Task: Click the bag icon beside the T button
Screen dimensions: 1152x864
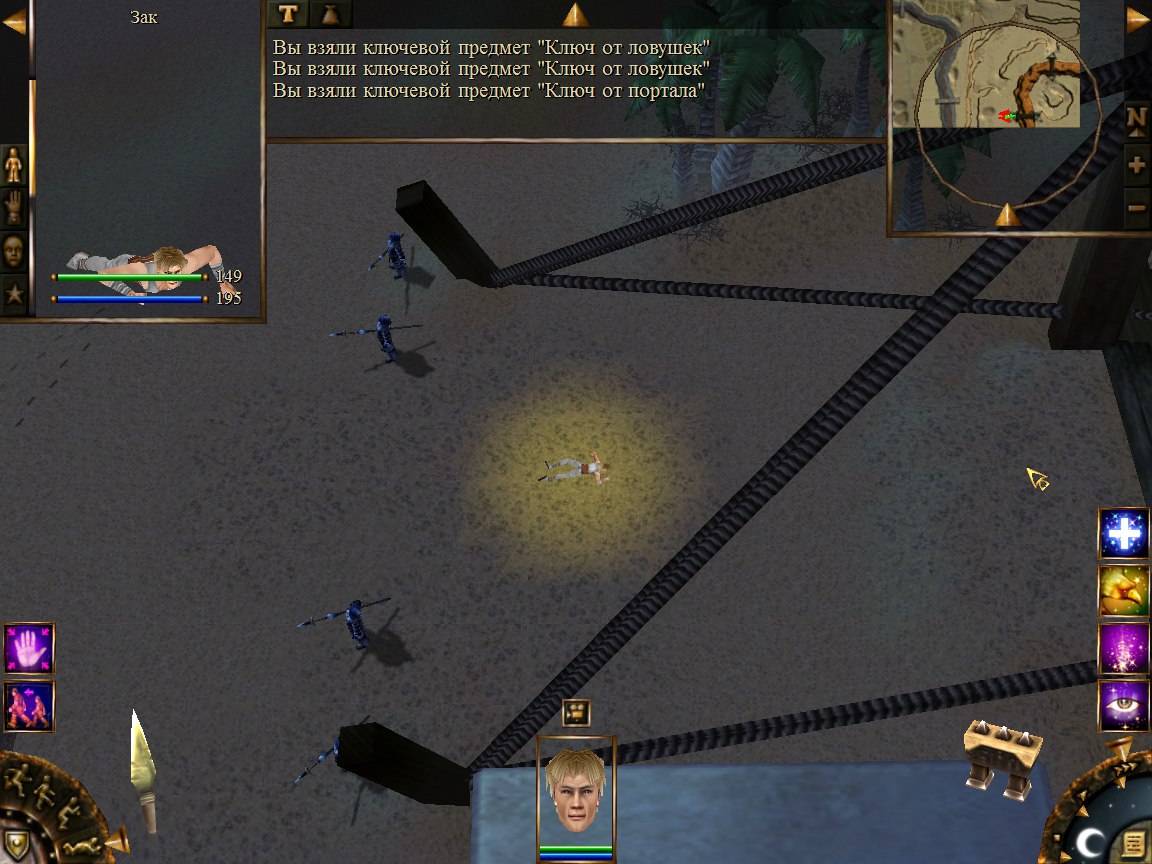Action: [x=330, y=13]
